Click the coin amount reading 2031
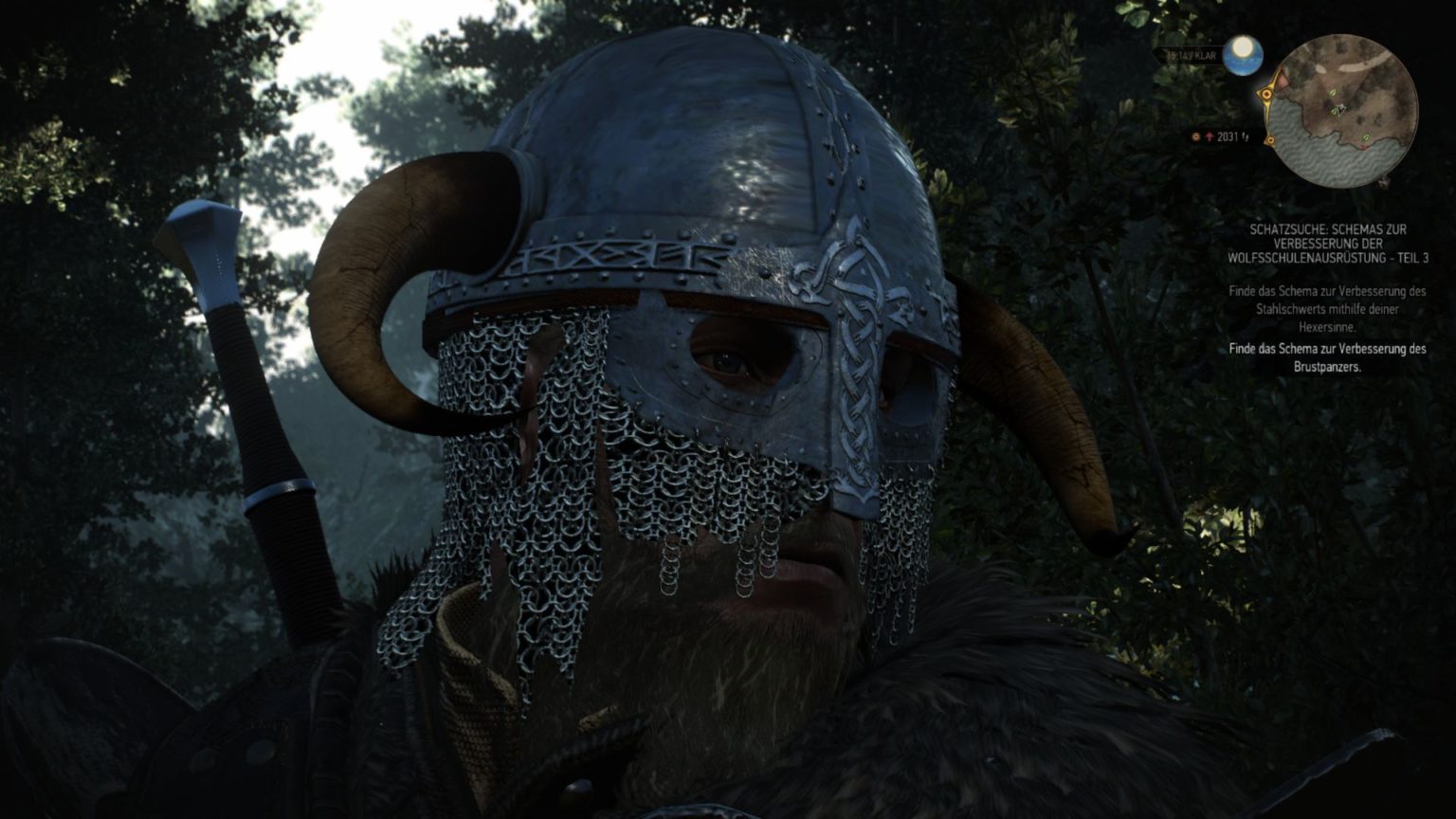This screenshot has height=819, width=1456. coord(1228,136)
